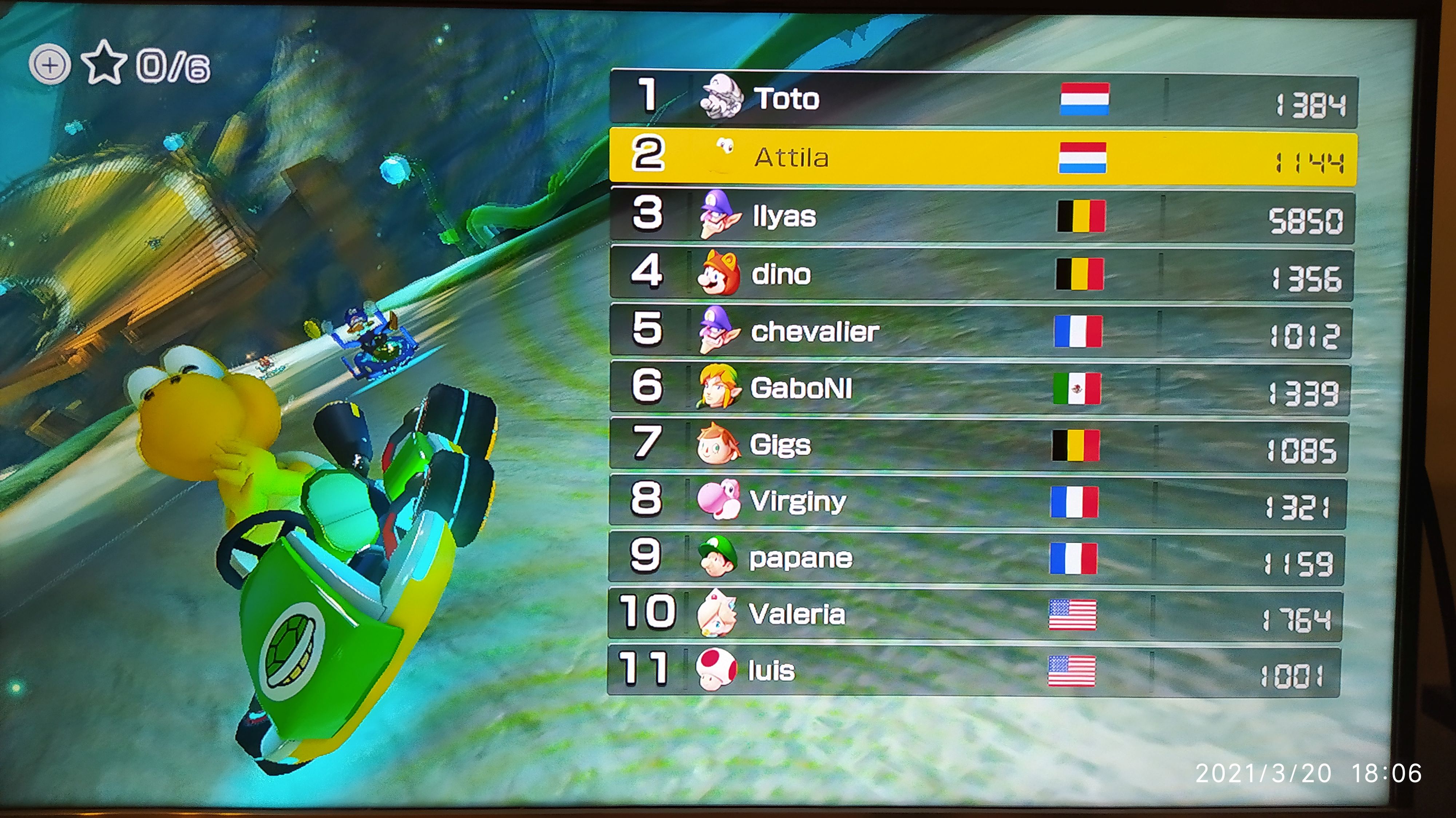Choose Valeria's tenth-place row

(x=974, y=615)
